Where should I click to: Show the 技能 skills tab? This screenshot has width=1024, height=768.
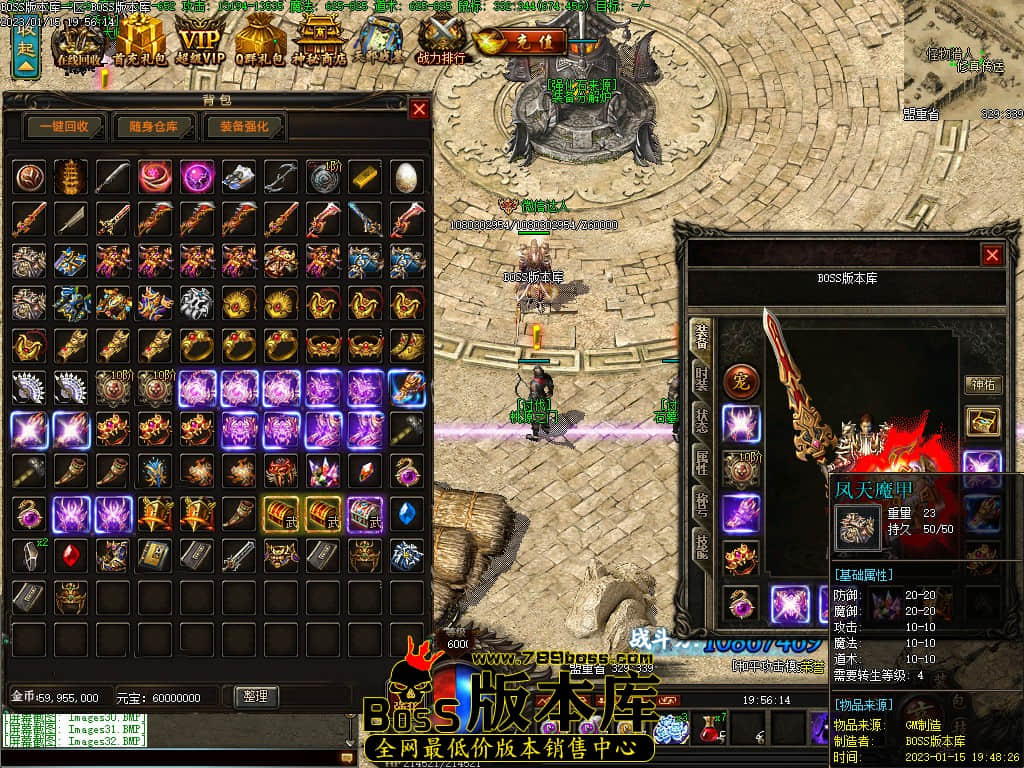click(x=702, y=547)
